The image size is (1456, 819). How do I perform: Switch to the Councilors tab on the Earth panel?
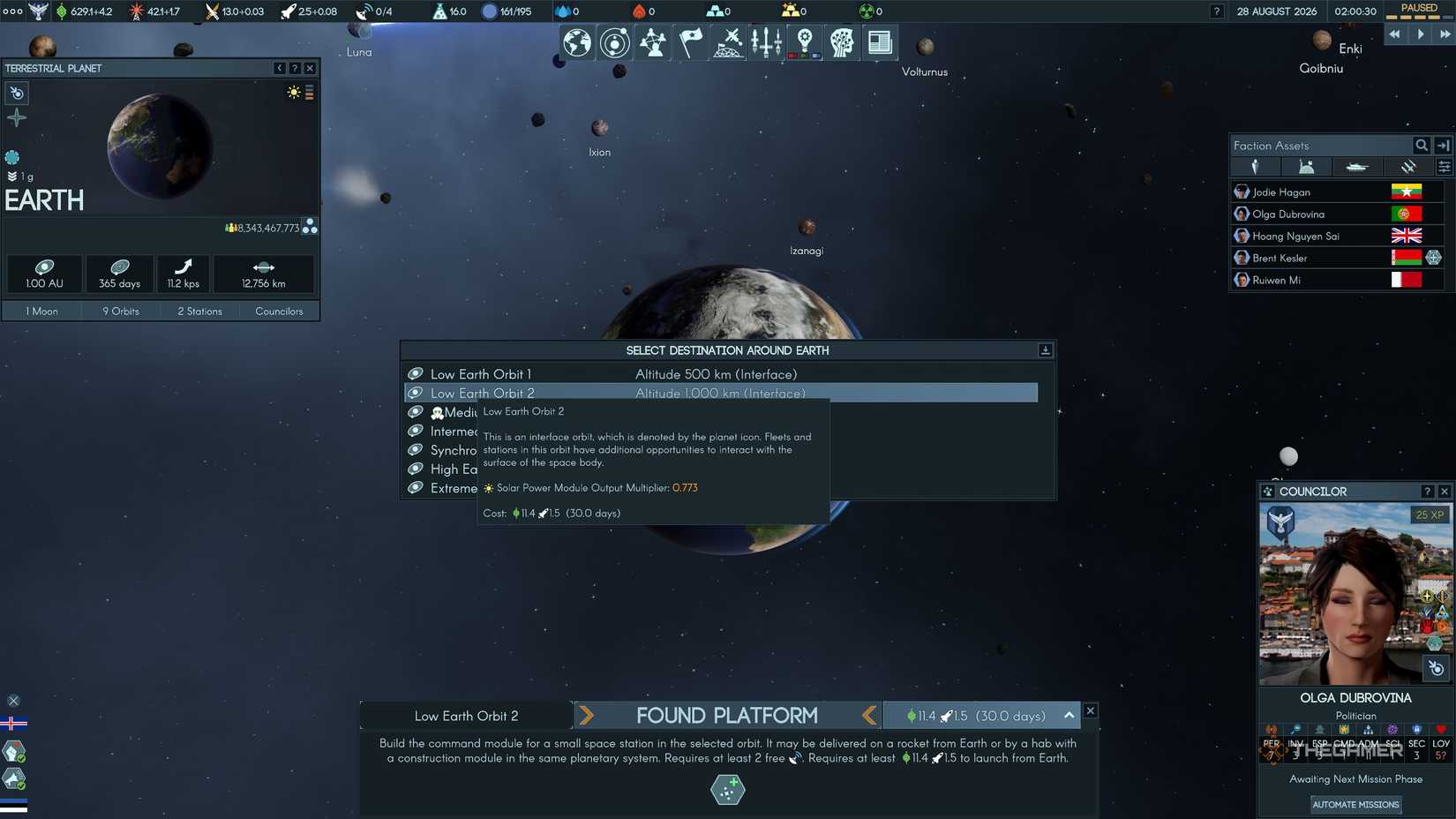coord(279,311)
